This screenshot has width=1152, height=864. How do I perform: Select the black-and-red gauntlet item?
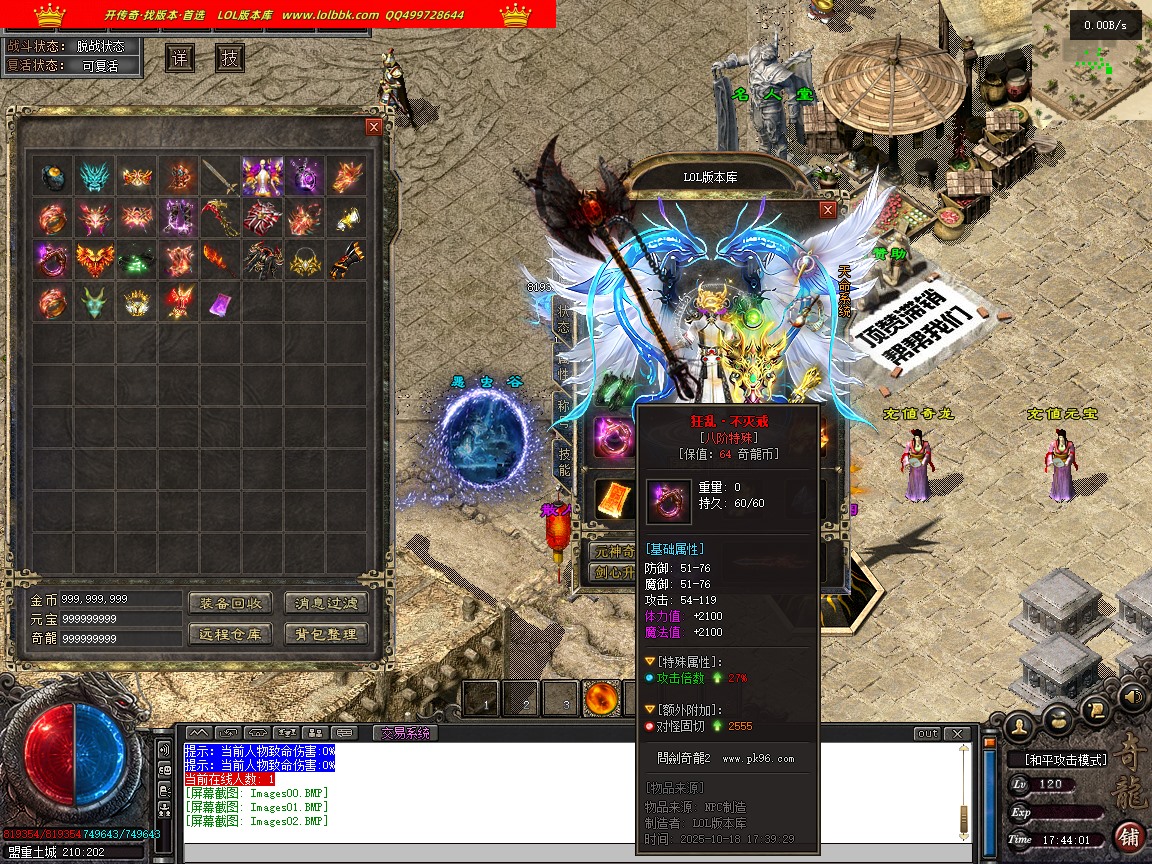tap(346, 260)
